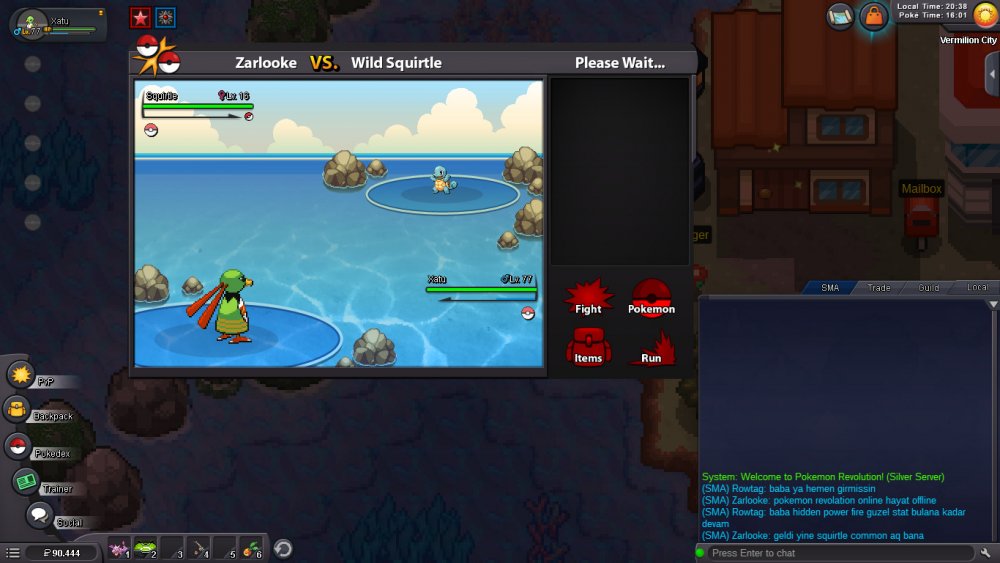Screen dimensions: 1000x563
Task: Use the fishing rod in hotbar slot 4
Action: (x=199, y=548)
